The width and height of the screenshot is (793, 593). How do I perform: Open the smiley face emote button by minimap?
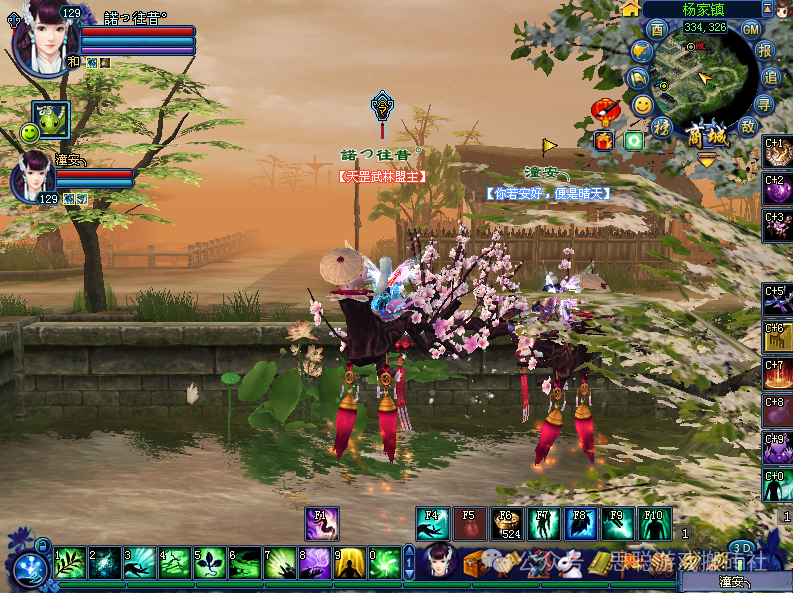coord(642,104)
